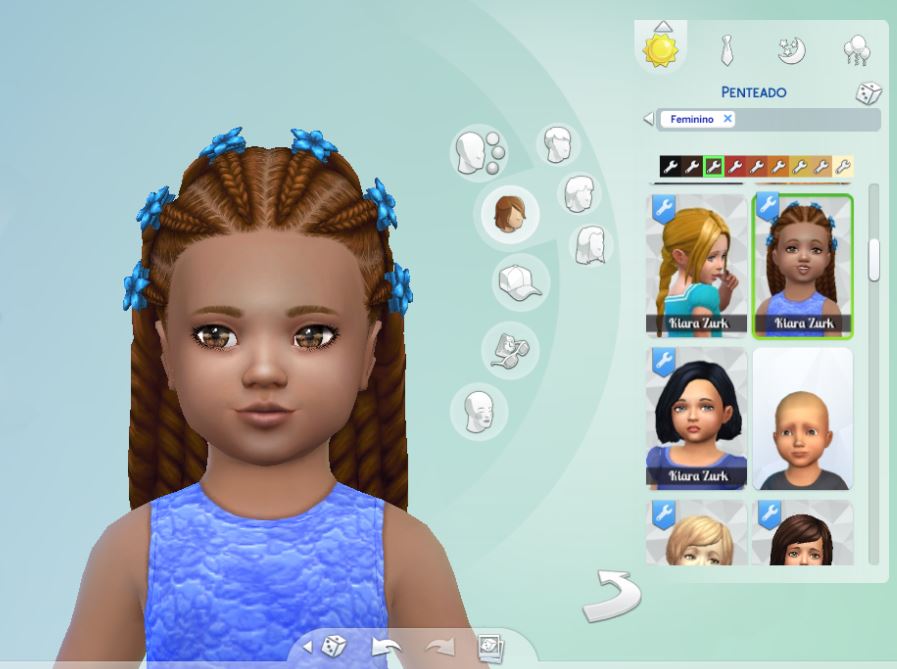Filter by long hair length icon
This screenshot has height=669, width=897.
pos(589,244)
